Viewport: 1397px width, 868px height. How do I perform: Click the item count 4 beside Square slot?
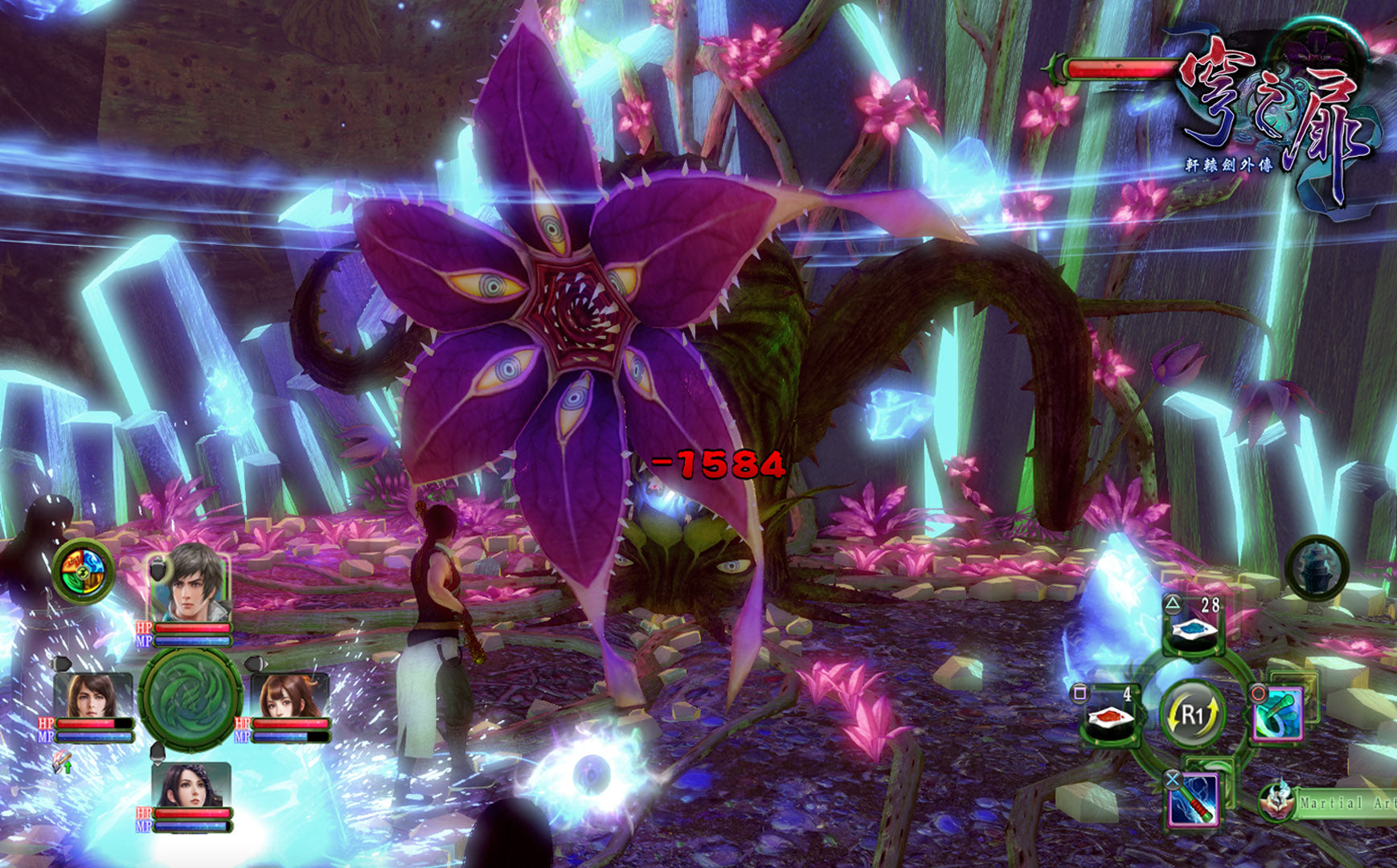coord(1127,694)
